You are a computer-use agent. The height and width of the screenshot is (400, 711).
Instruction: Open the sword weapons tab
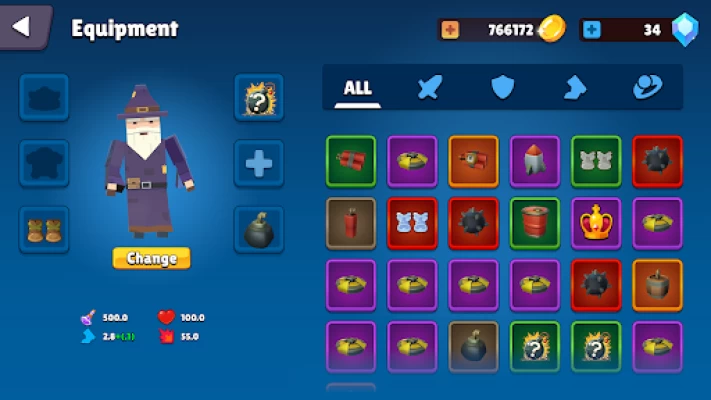coord(429,88)
